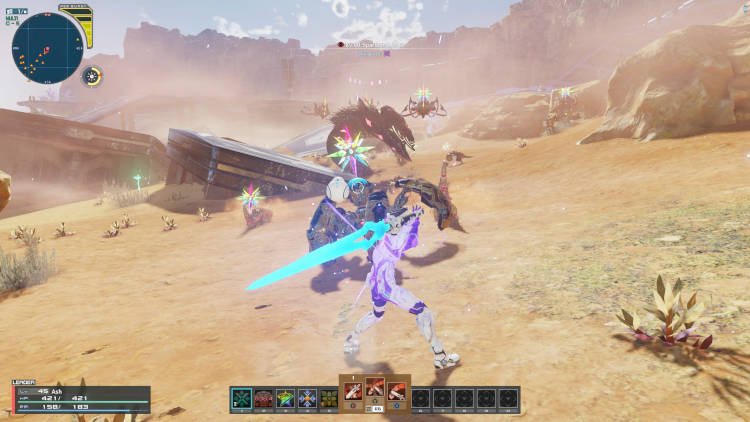
Task: Click the day-night weather dial icon
Action: [x=92, y=76]
